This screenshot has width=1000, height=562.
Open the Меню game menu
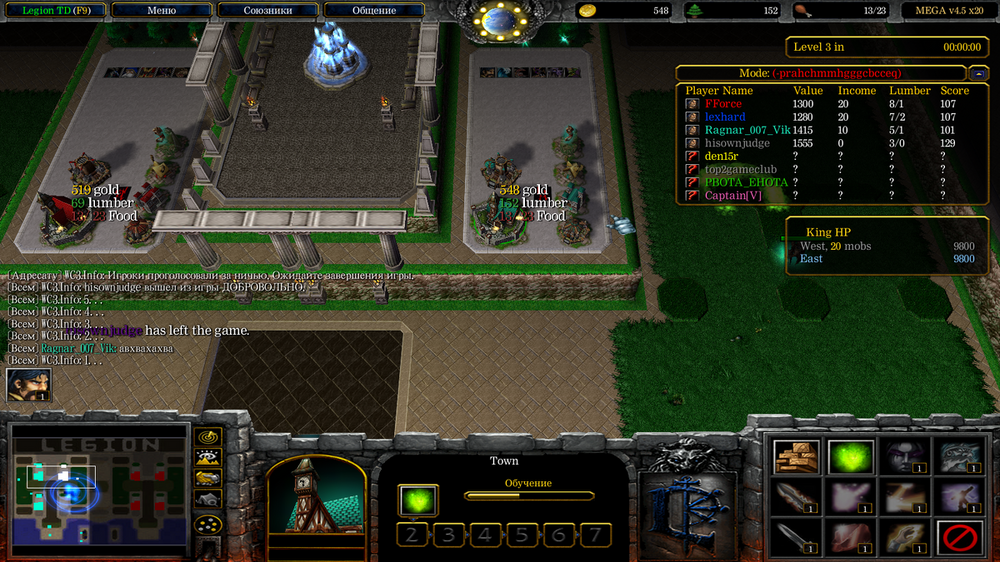click(161, 10)
